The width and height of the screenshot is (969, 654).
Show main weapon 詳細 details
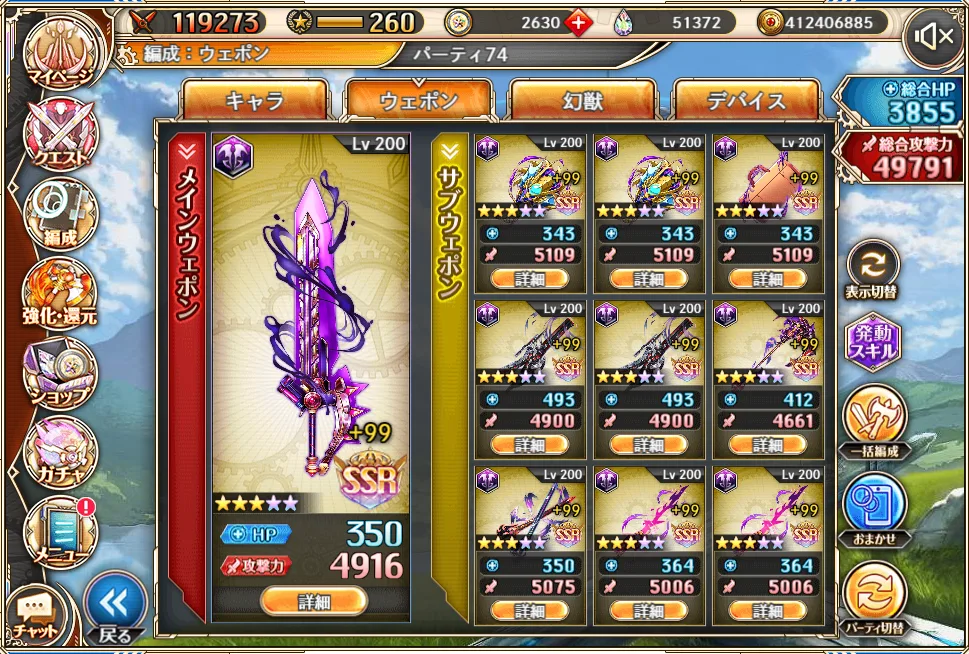point(313,601)
